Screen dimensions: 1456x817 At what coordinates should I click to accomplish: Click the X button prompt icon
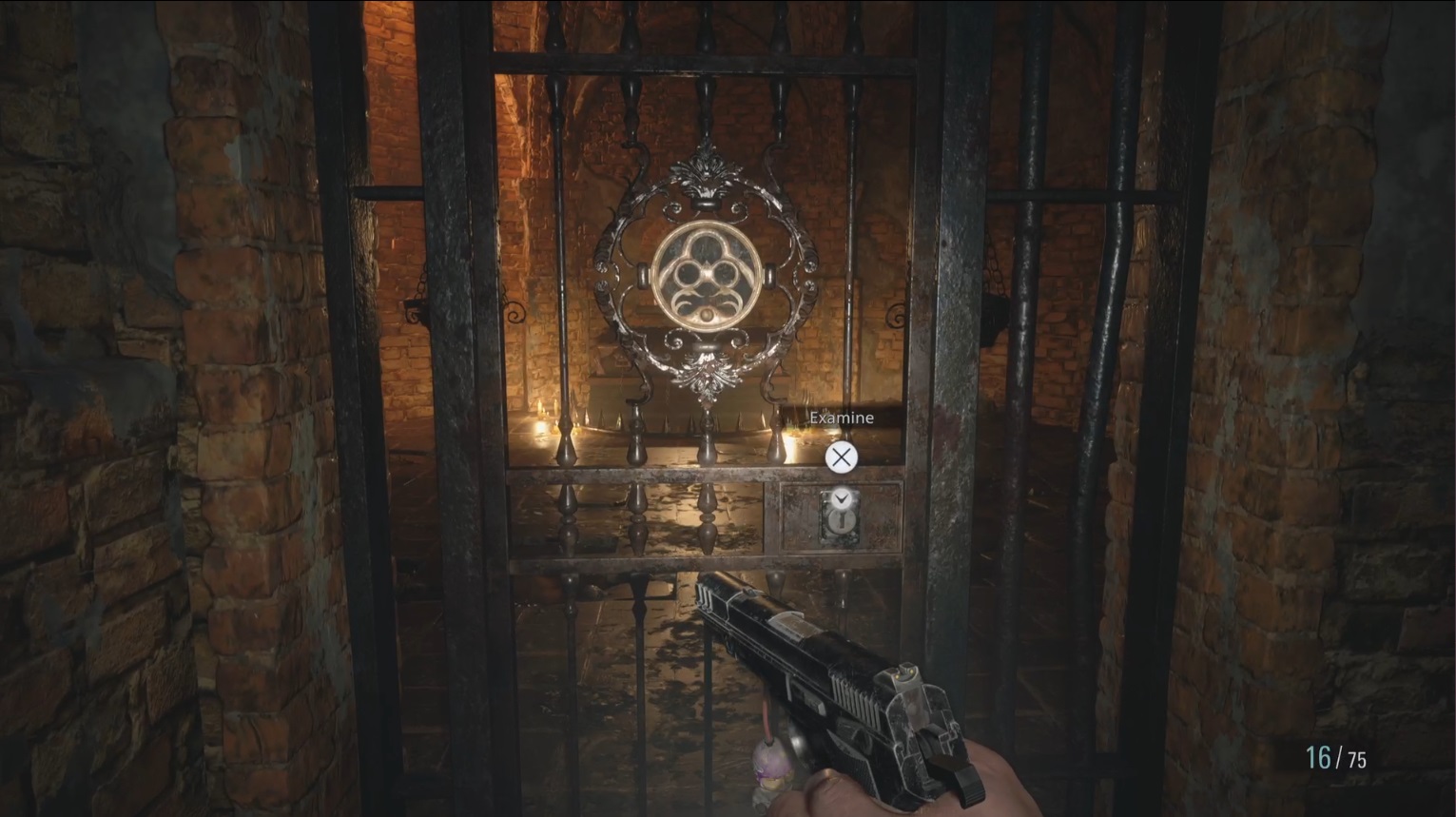[x=840, y=457]
